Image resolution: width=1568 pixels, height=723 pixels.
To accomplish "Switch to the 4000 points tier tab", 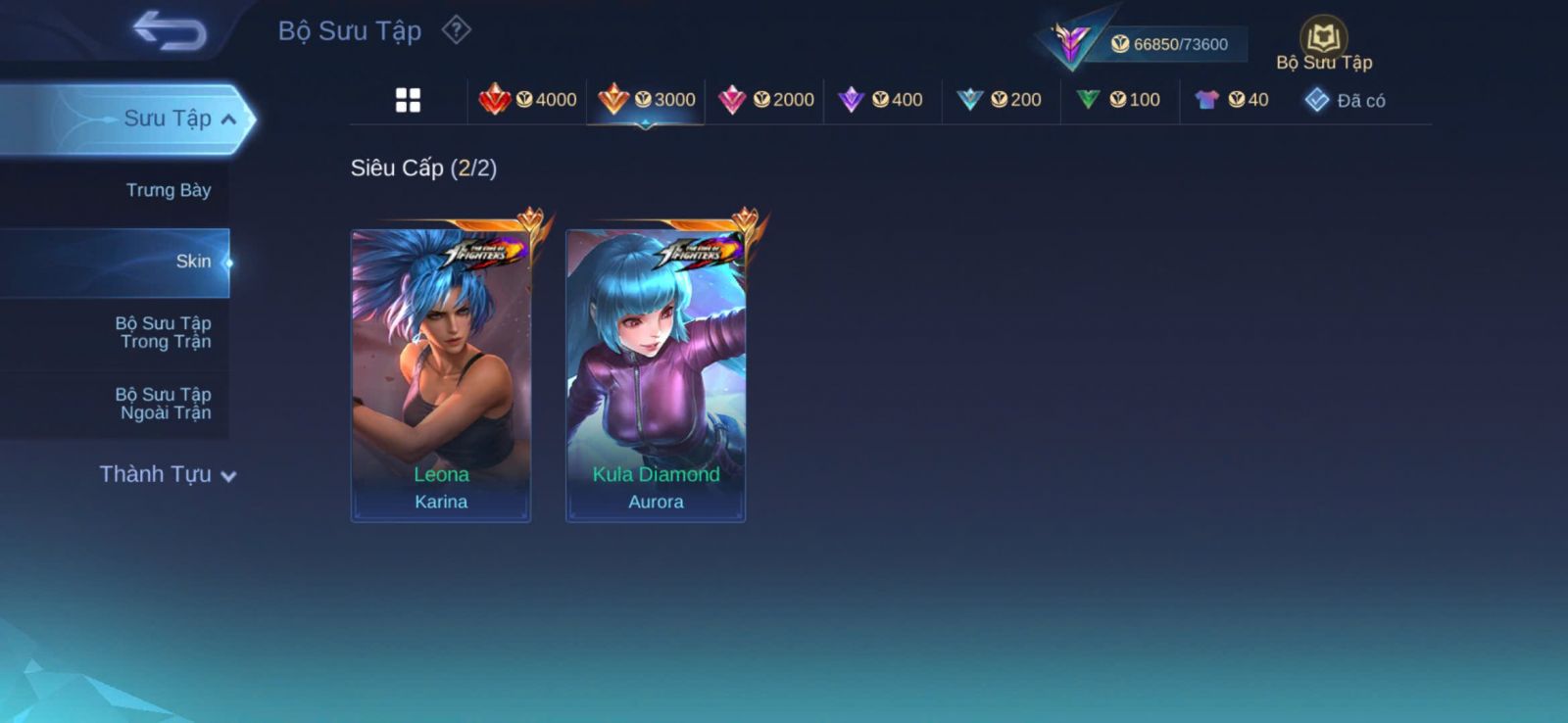I will [527, 100].
